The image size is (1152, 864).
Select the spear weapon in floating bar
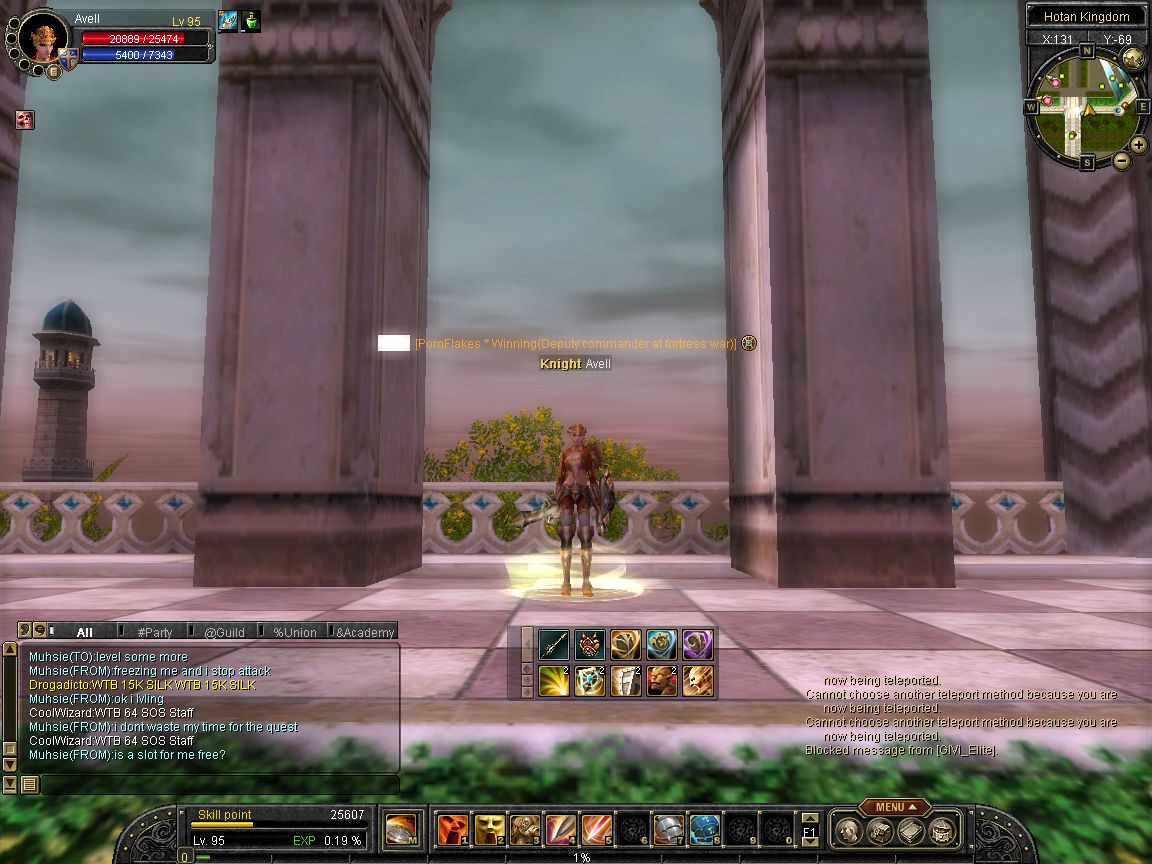(x=554, y=644)
